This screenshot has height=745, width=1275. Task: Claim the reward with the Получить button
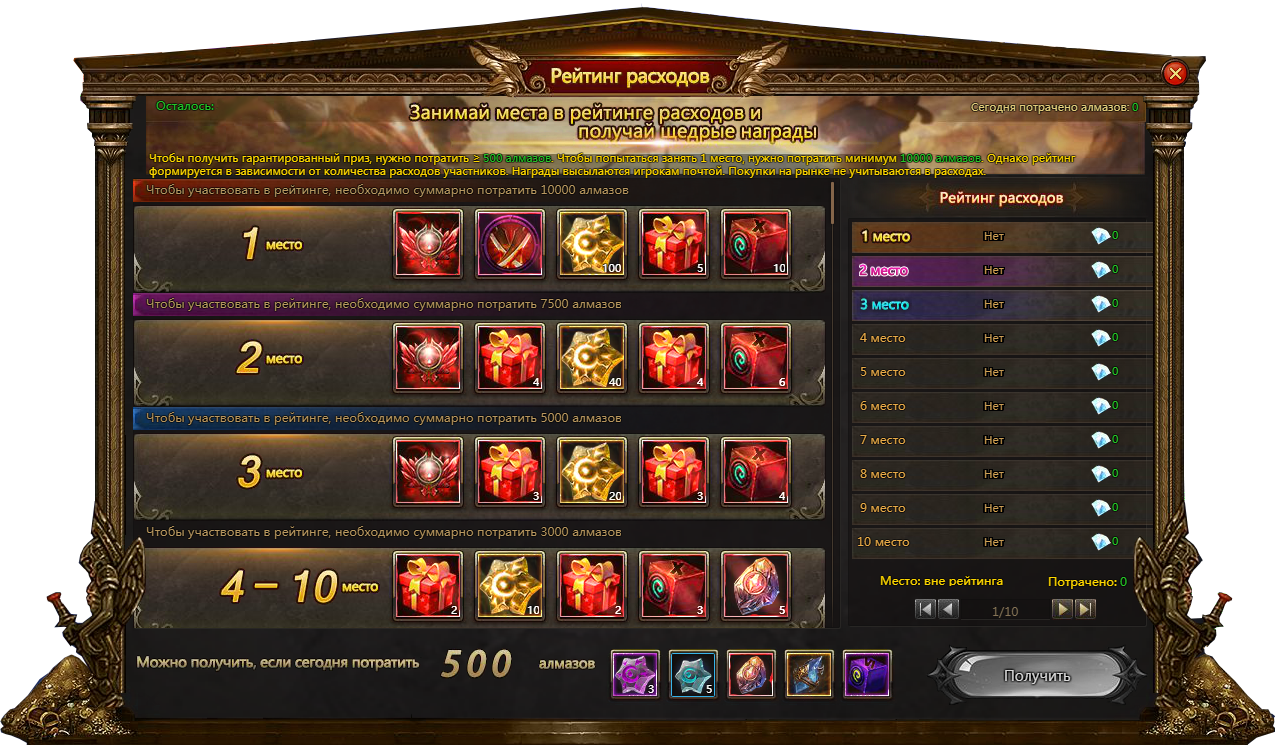1036,676
